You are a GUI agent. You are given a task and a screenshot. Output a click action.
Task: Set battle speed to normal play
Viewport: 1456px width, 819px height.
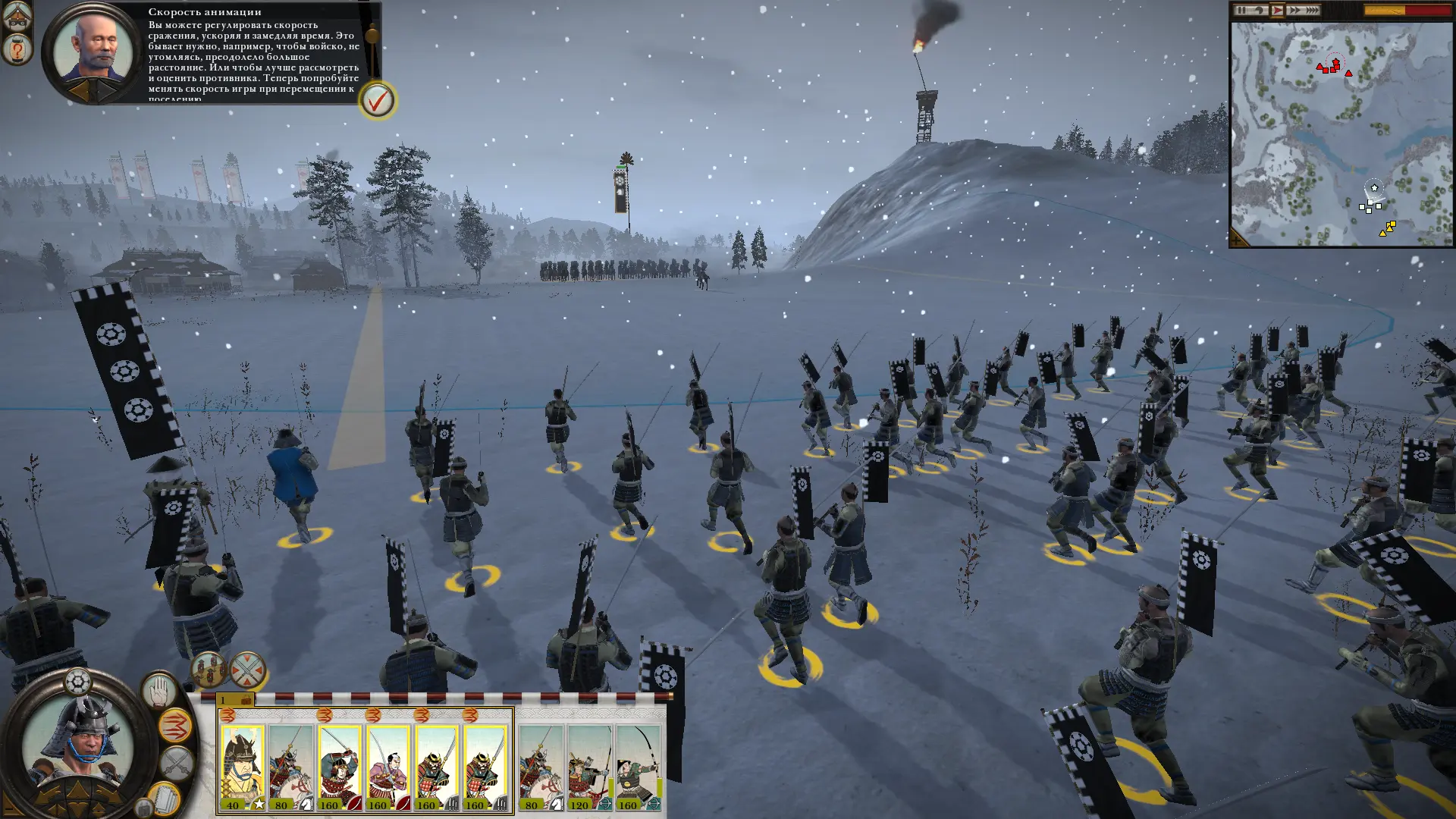1277,11
